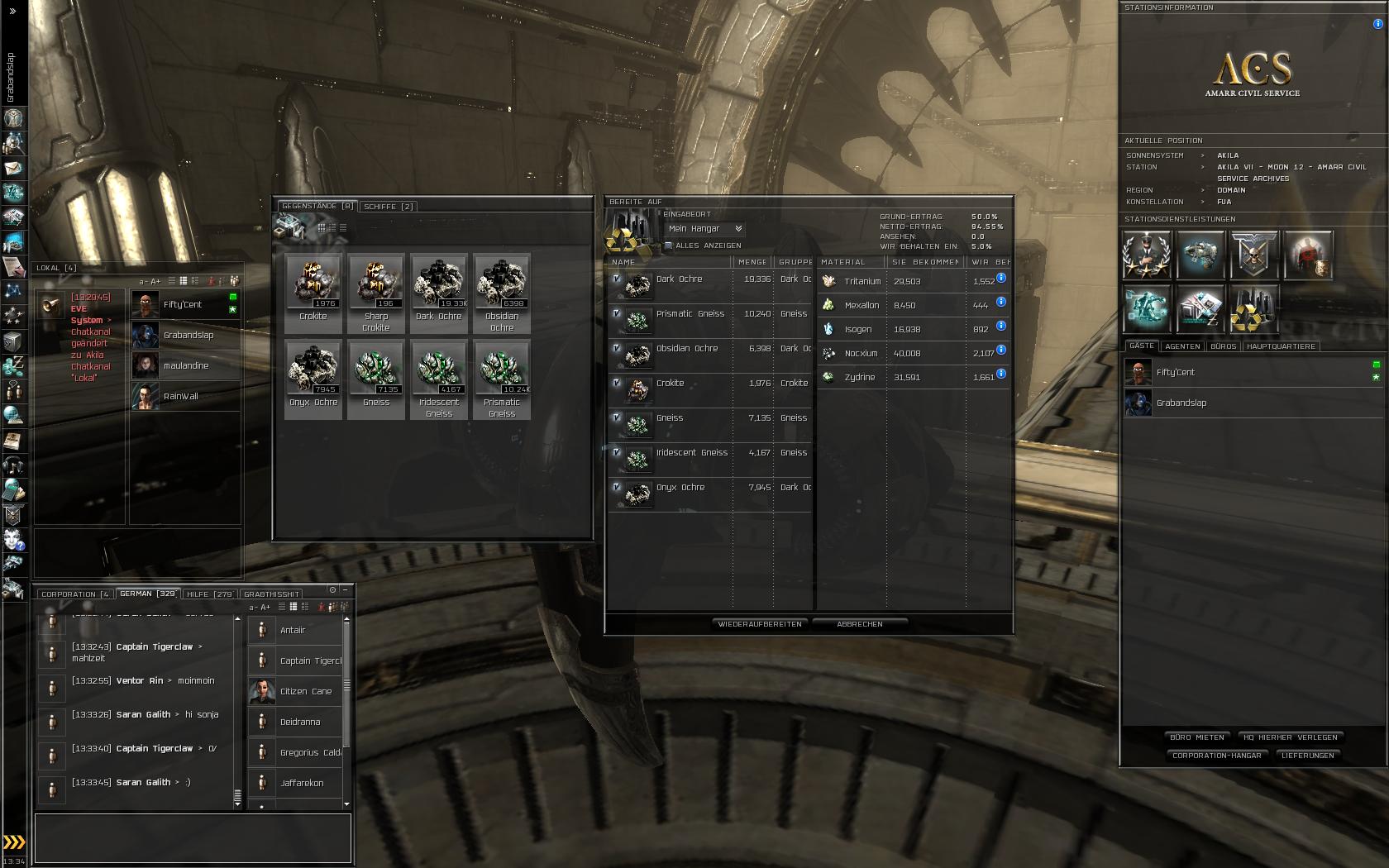Click the Wiederaufbereiten button
The image size is (1389, 868).
[760, 624]
